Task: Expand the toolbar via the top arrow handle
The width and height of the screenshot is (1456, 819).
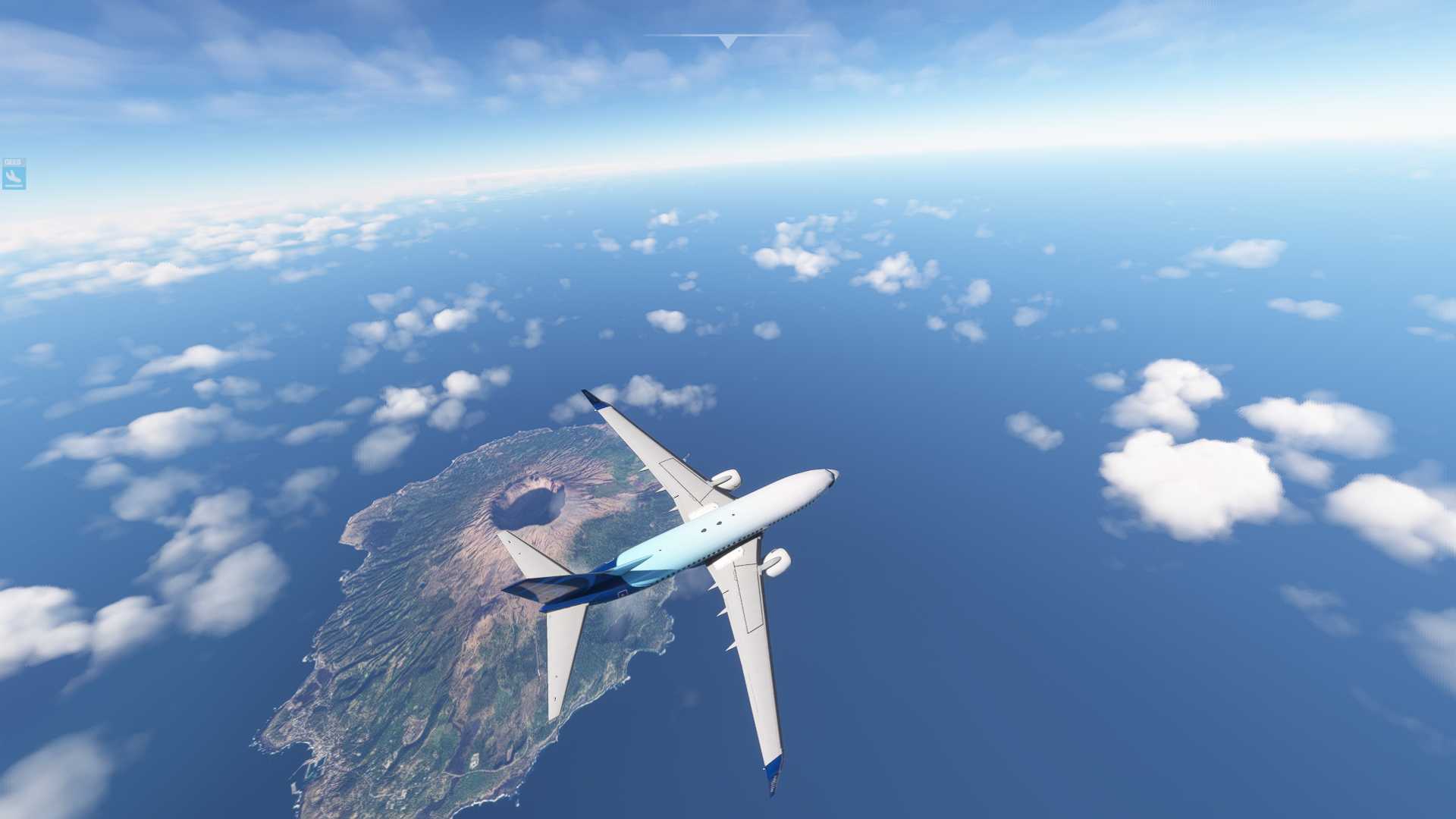Action: click(x=727, y=41)
